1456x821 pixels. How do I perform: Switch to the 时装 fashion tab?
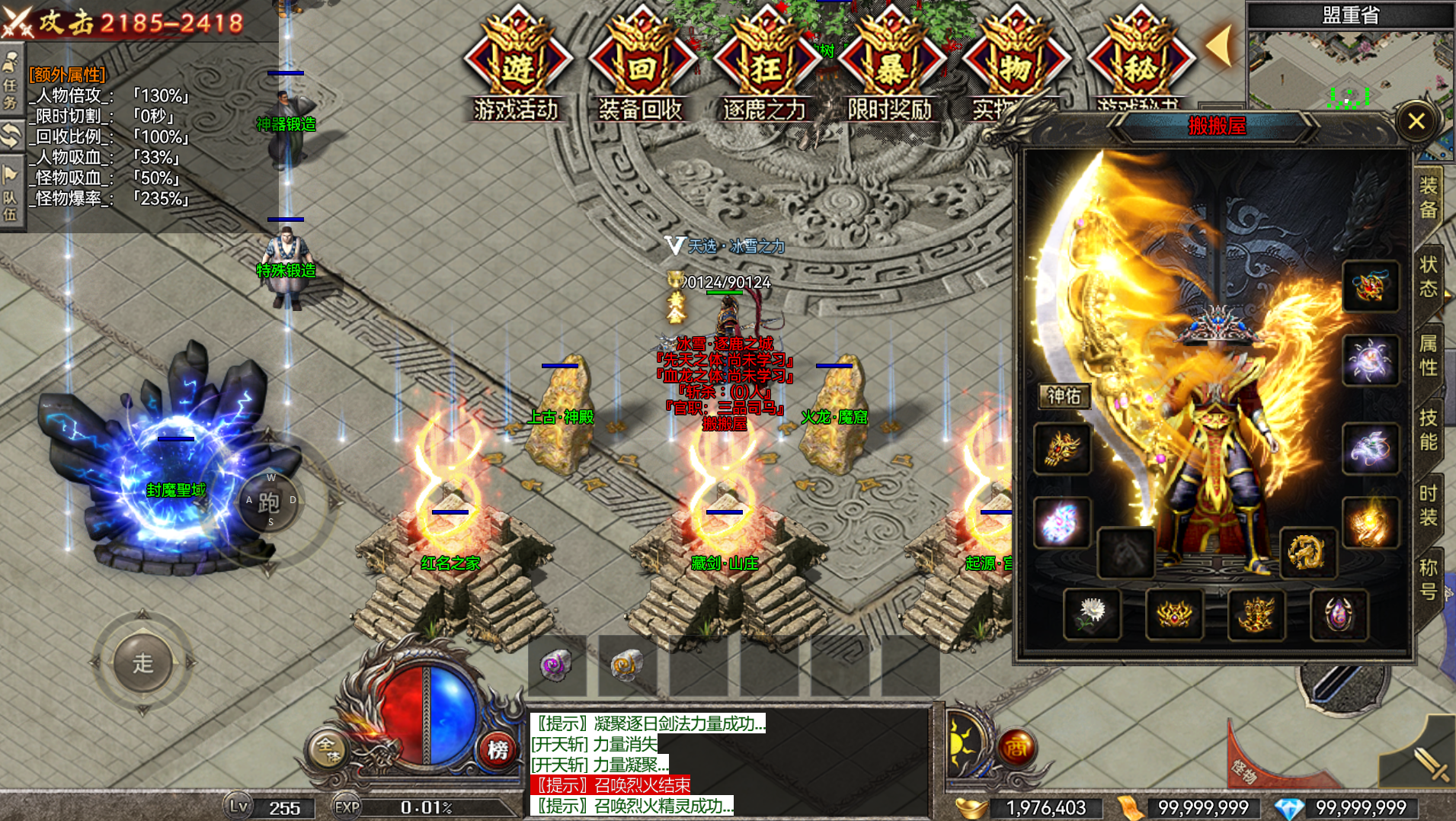point(1429,505)
